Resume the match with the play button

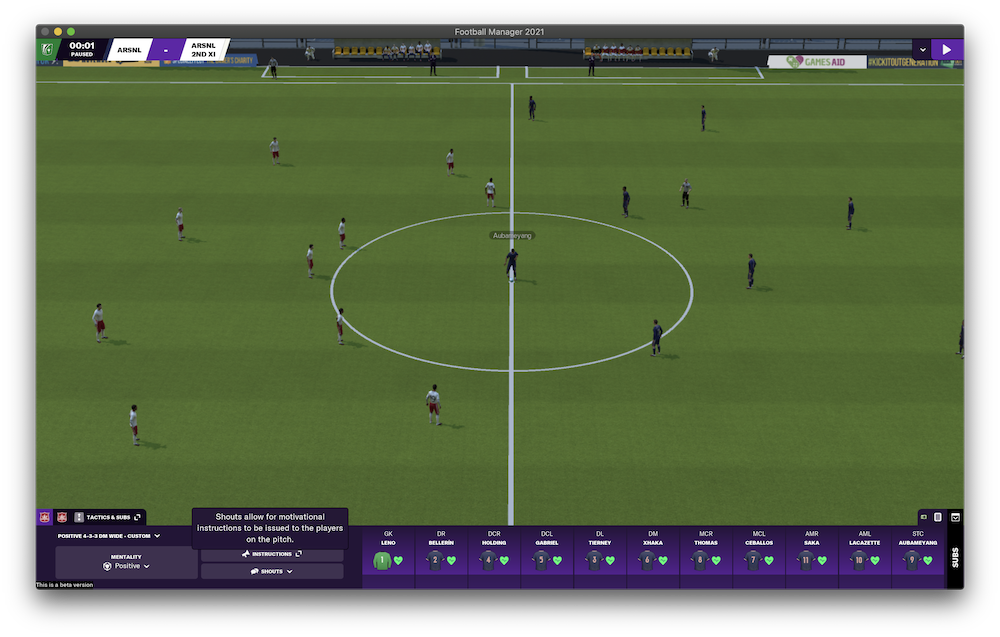coord(946,49)
